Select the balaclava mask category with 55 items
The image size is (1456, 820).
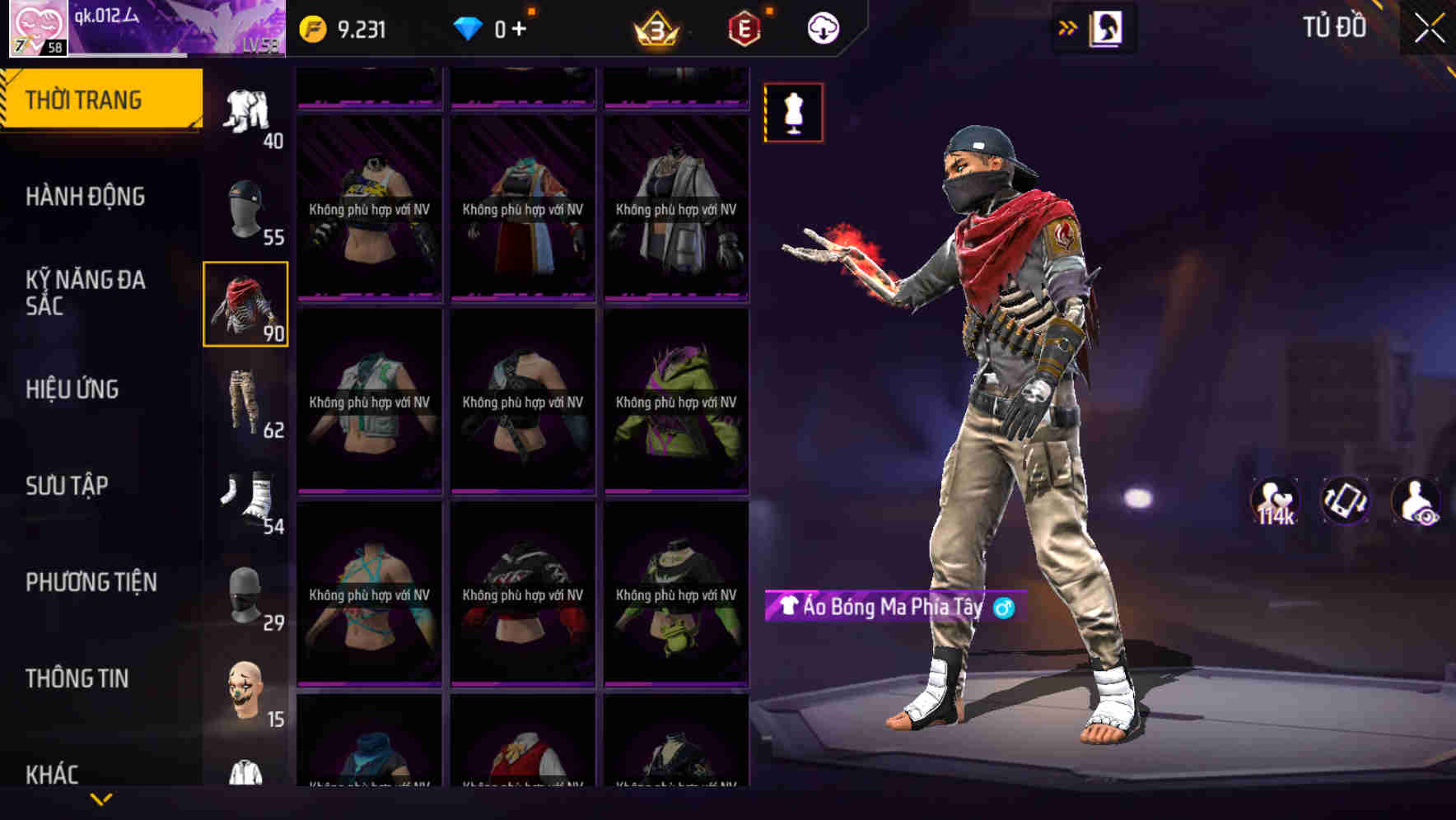coord(245,208)
